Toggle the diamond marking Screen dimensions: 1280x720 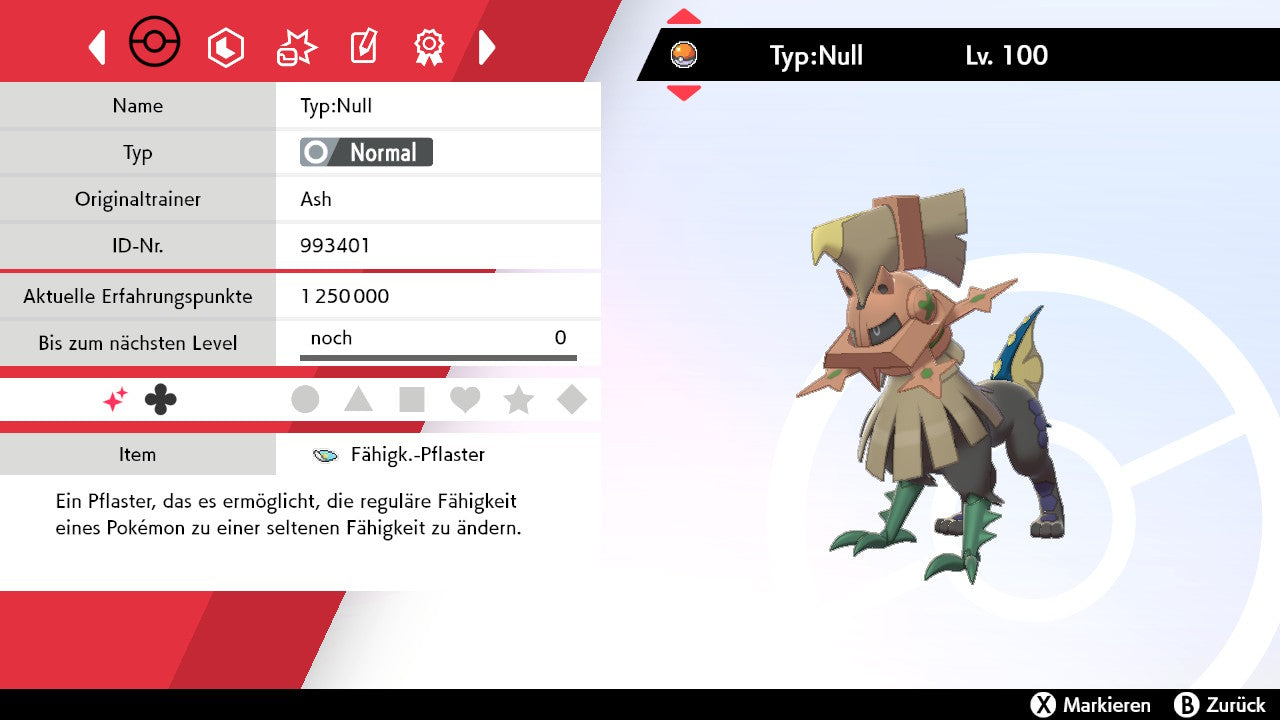tap(572, 400)
